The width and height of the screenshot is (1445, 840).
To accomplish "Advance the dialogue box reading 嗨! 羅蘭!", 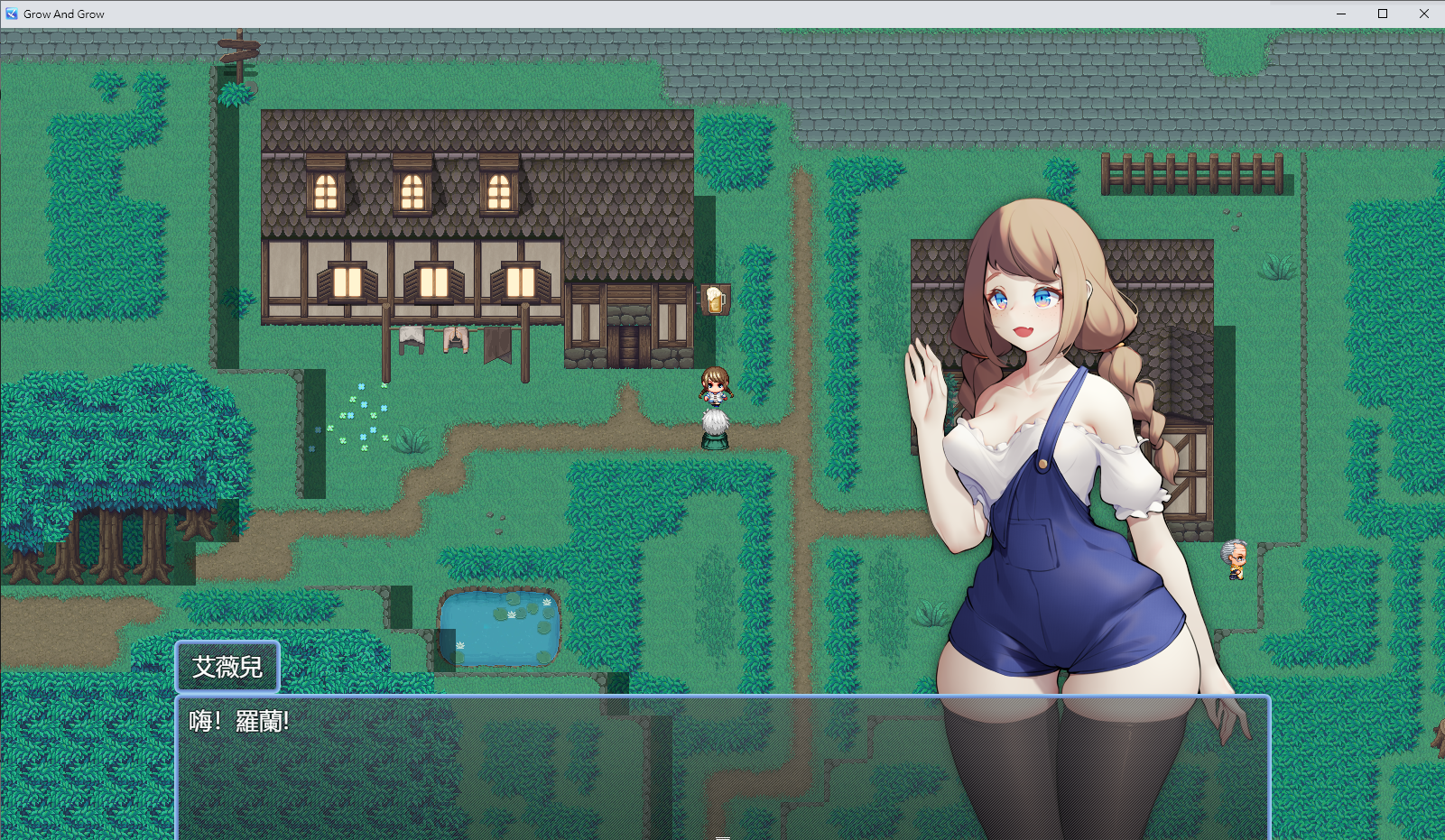I will [x=722, y=767].
